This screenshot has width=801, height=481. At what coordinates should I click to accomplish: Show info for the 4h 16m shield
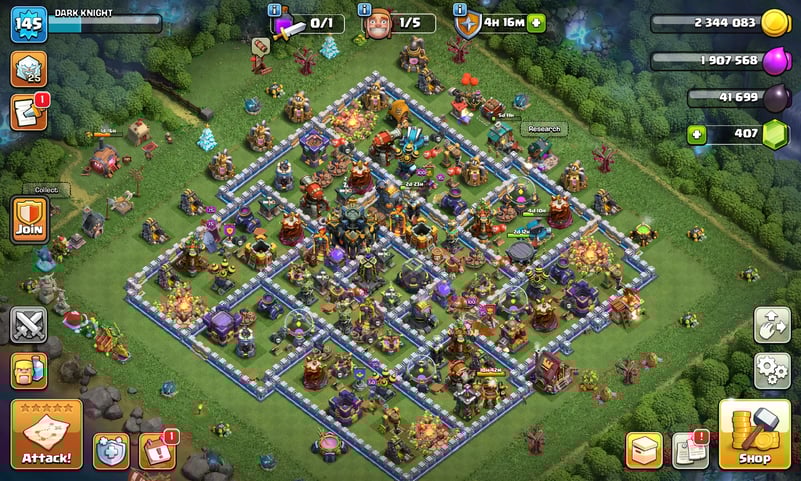coord(460,8)
